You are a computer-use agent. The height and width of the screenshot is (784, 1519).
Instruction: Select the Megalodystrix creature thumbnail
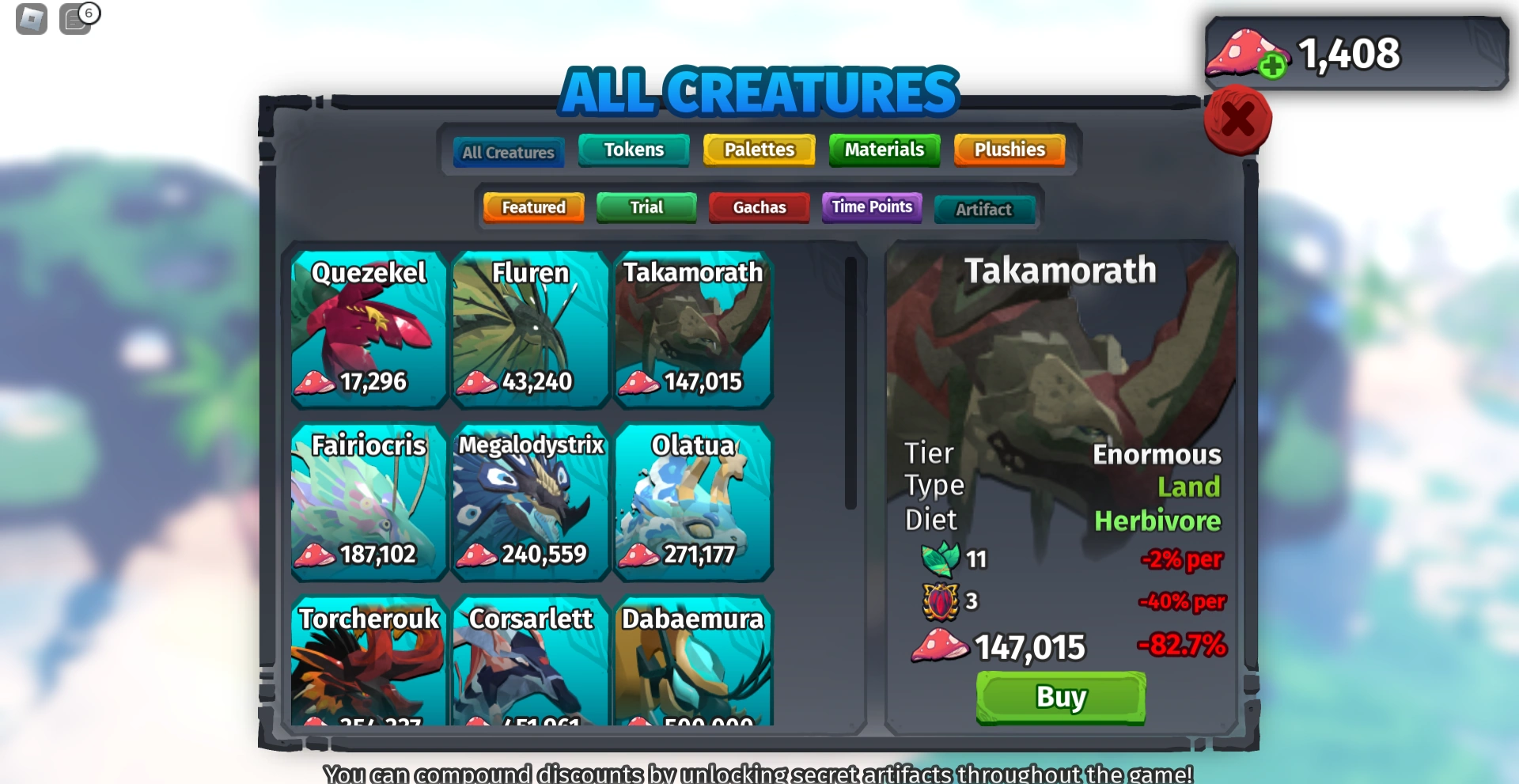click(530, 502)
